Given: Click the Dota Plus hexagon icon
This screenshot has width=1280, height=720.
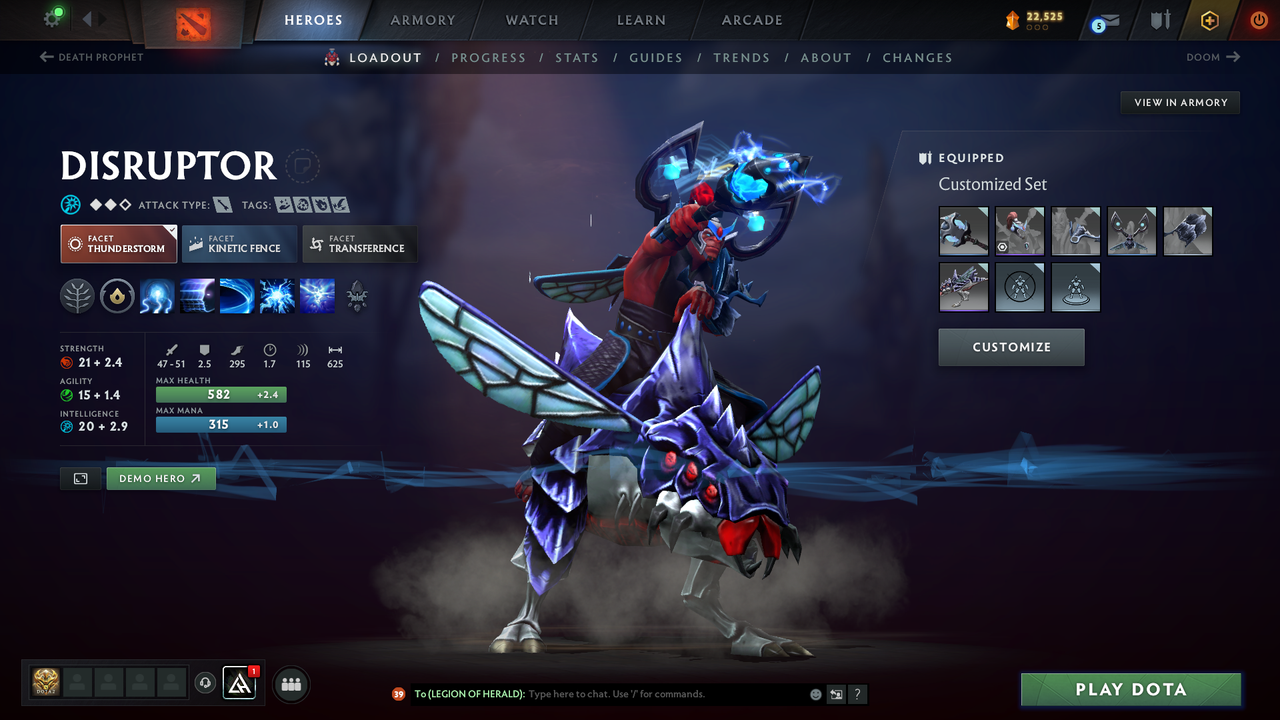Looking at the screenshot, I should click(x=1209, y=20).
